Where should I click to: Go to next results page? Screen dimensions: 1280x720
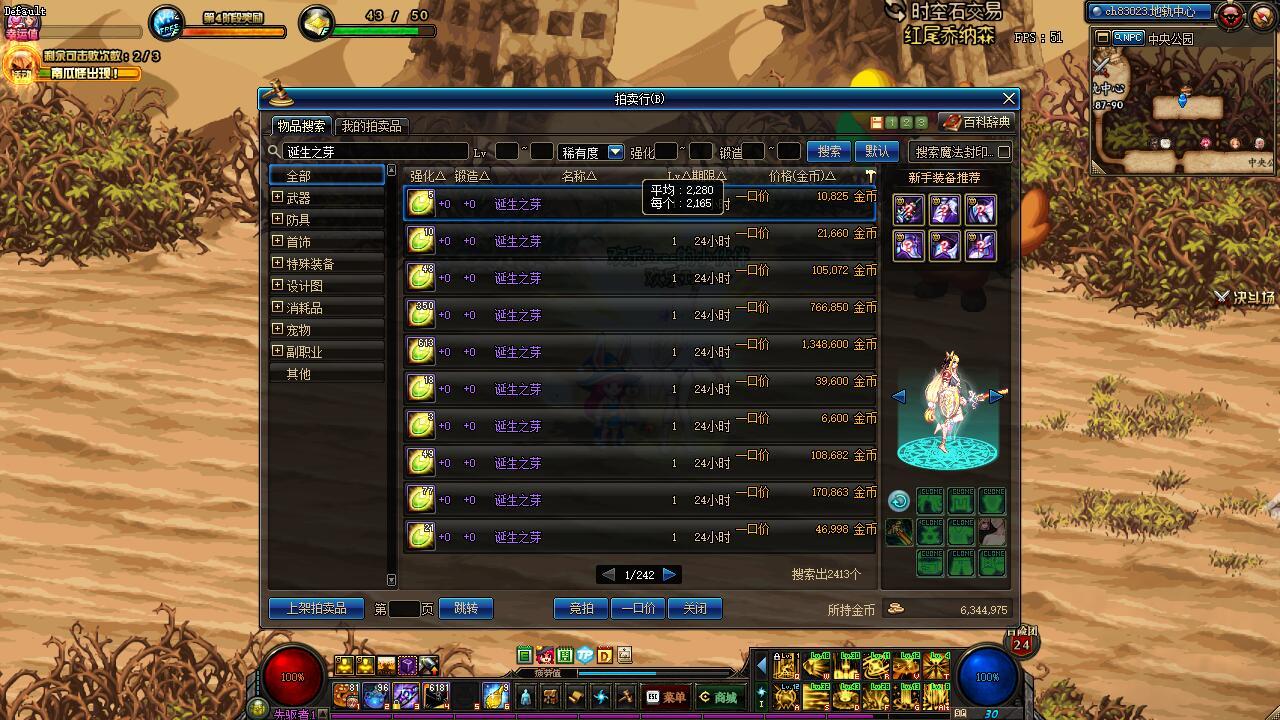point(670,574)
